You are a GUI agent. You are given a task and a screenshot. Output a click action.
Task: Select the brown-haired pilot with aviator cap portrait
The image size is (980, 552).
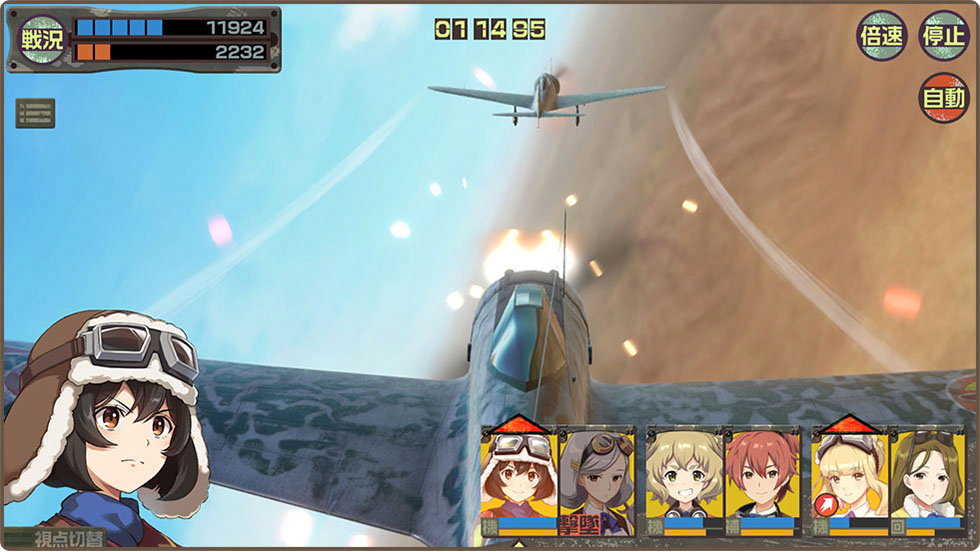[518, 480]
